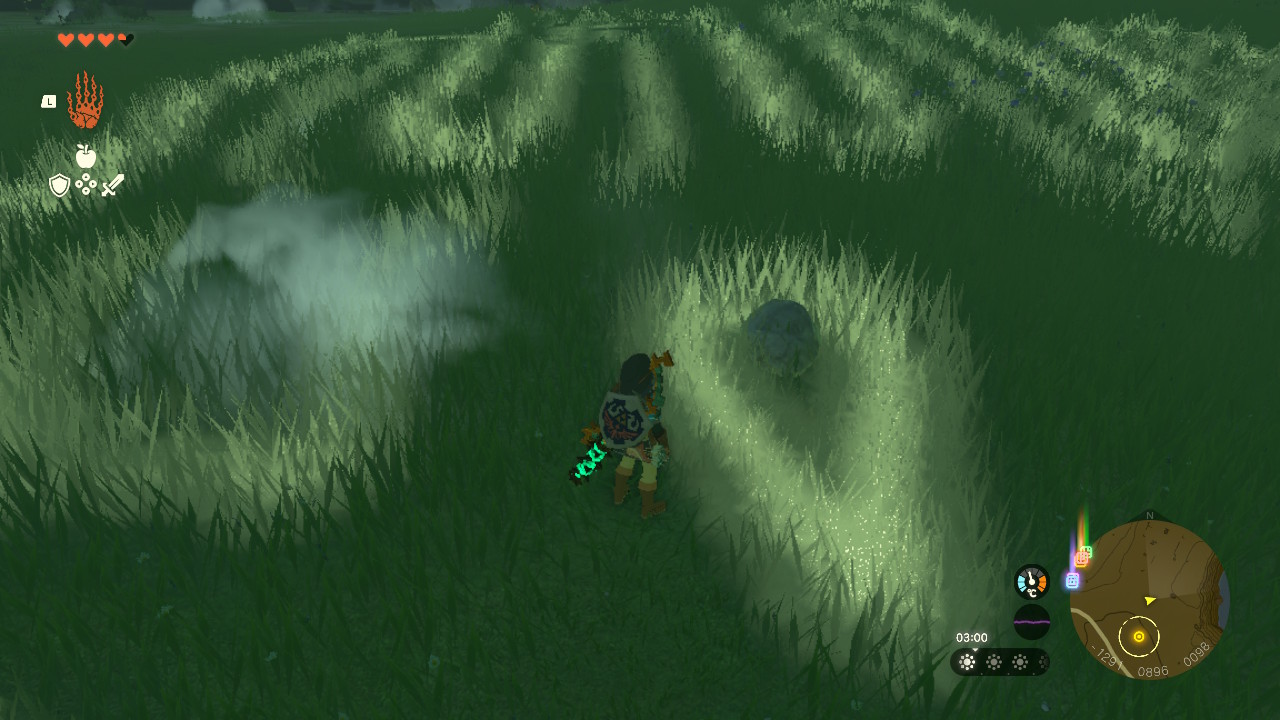The height and width of the screenshot is (720, 1280).
Task: Click the purple glowing marker beside minimap
Action: (1072, 580)
